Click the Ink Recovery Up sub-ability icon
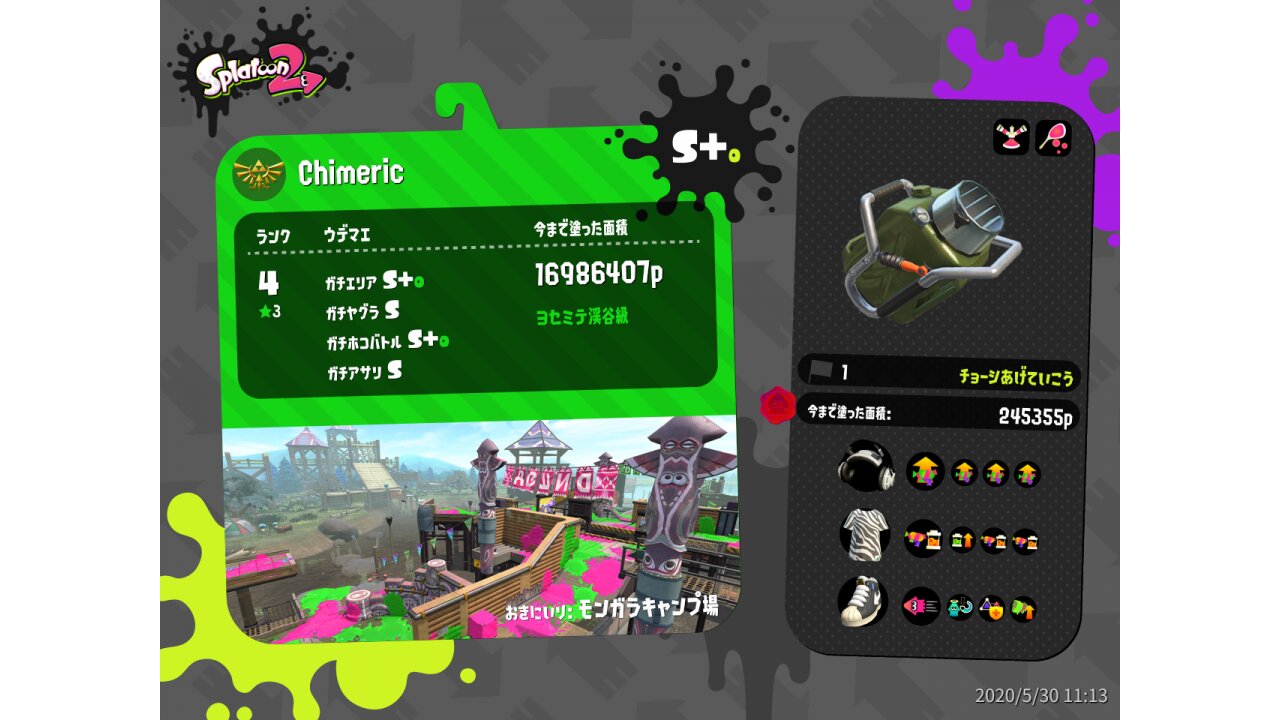The height and width of the screenshot is (720, 1280). tap(962, 541)
